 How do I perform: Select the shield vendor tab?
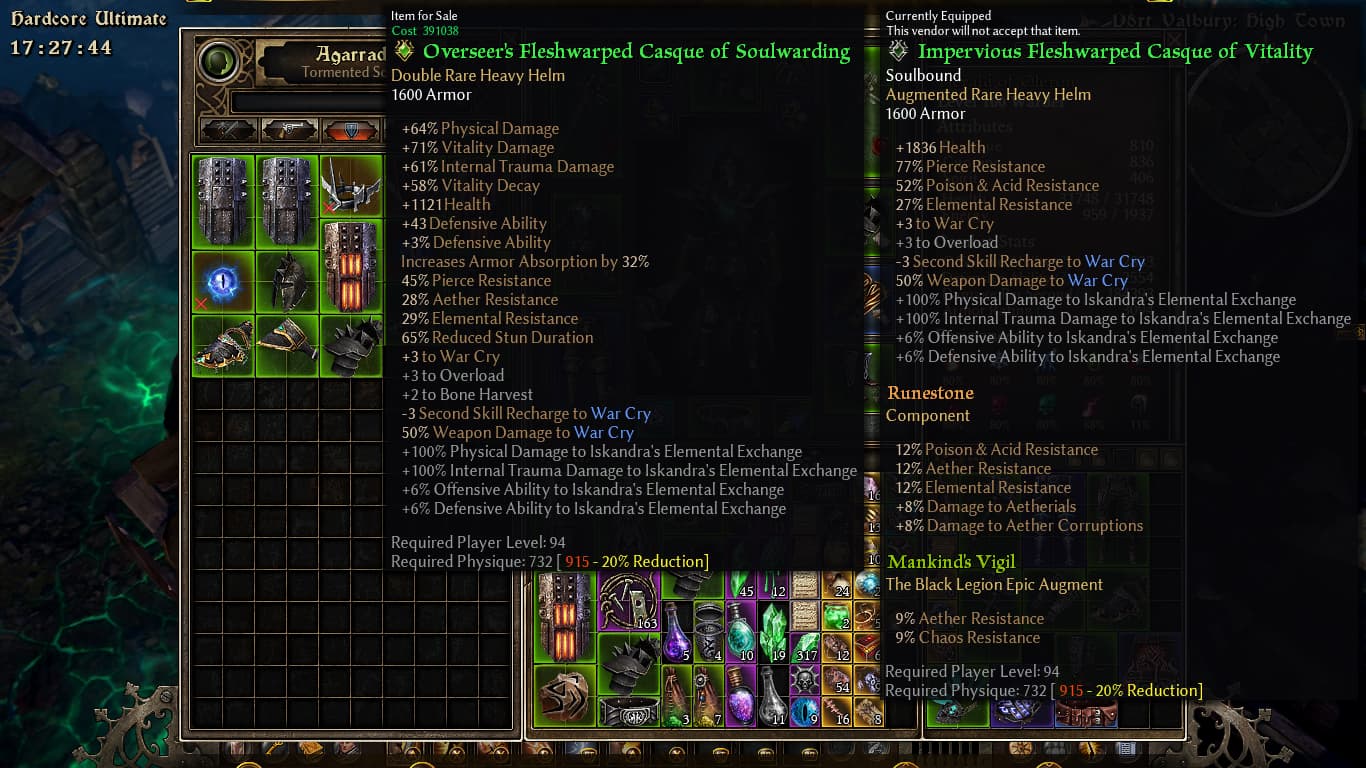click(349, 130)
